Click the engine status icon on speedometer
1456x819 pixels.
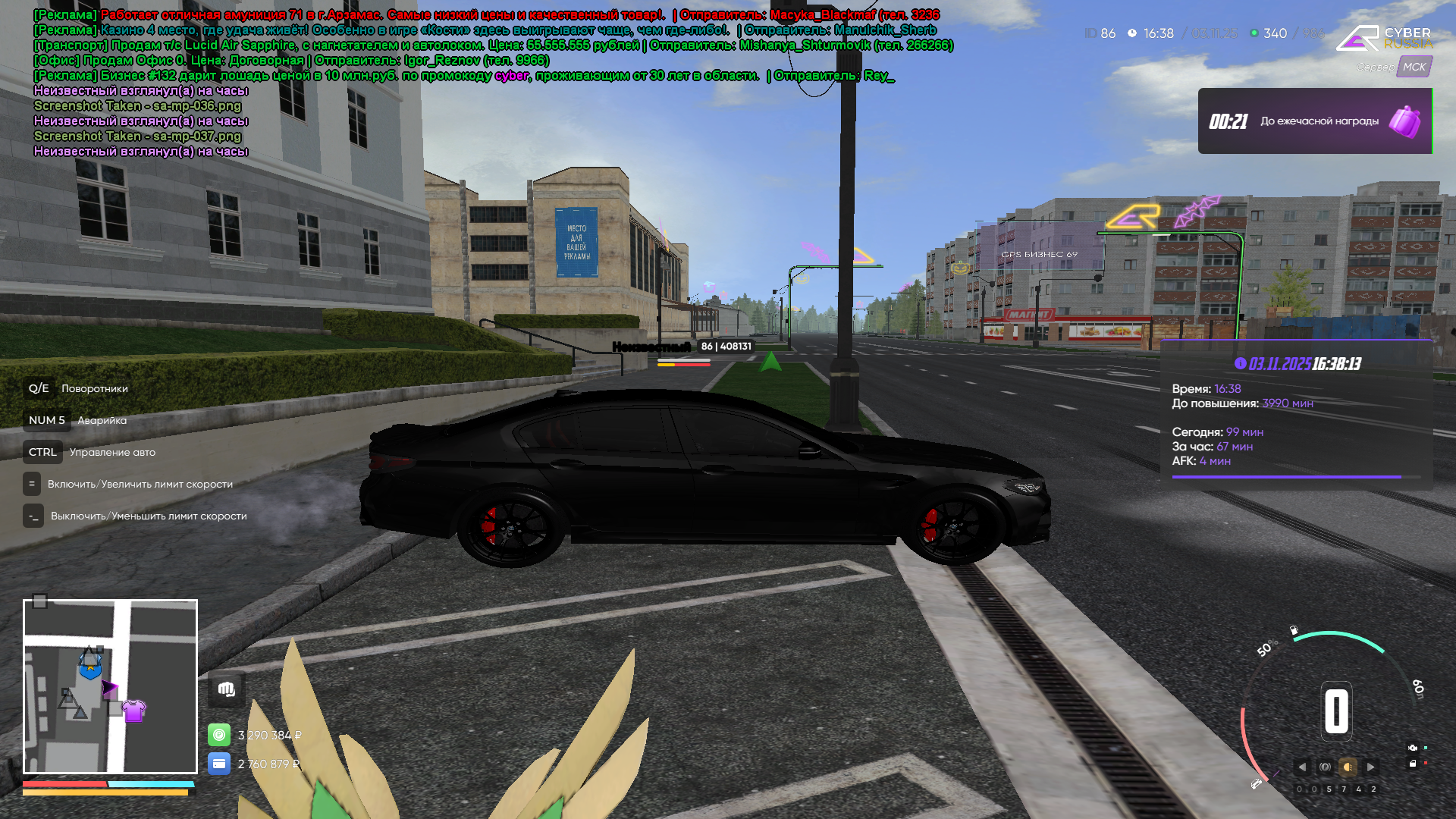pos(1413,747)
